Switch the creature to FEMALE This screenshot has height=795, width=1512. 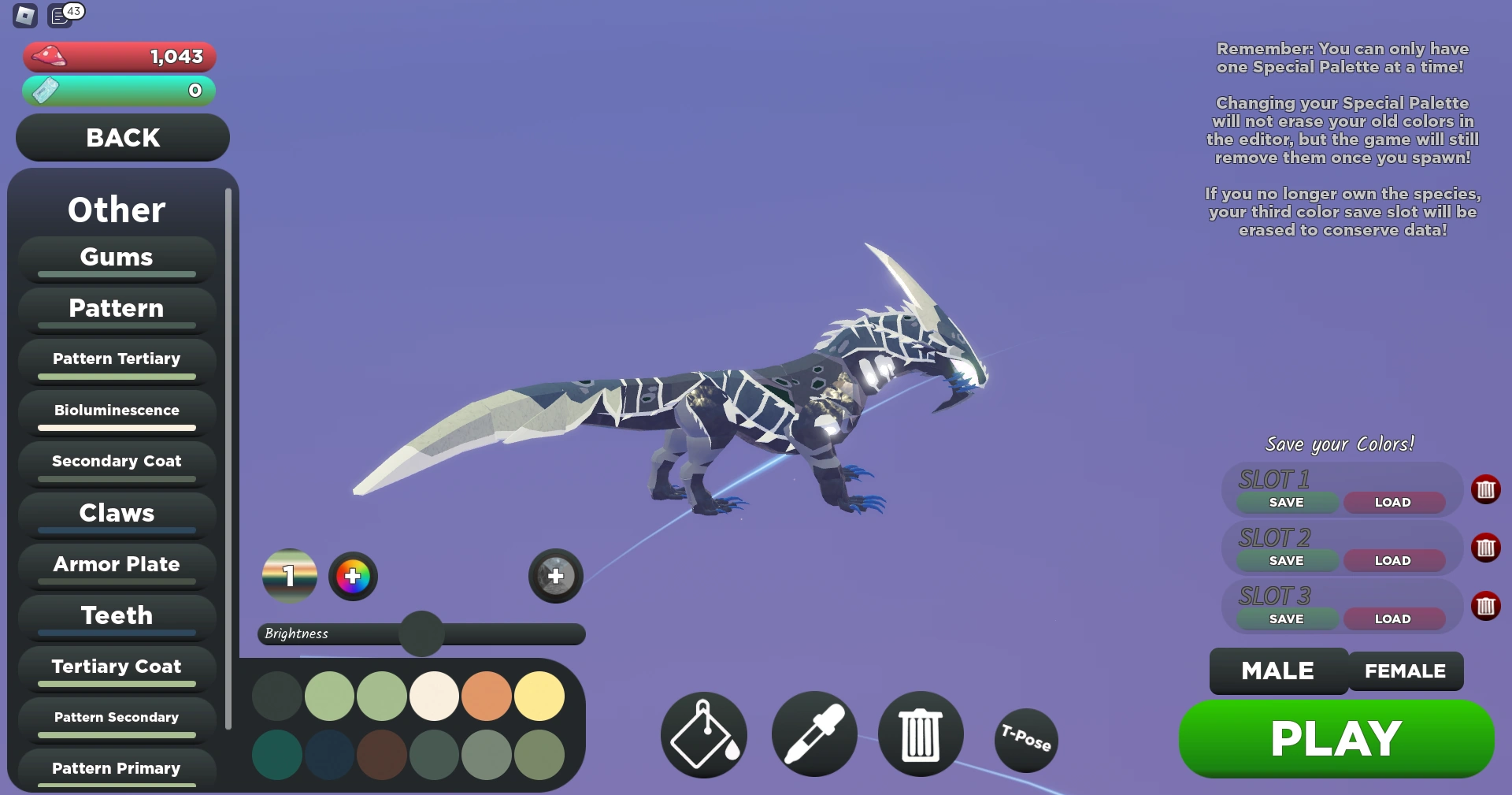click(x=1405, y=671)
